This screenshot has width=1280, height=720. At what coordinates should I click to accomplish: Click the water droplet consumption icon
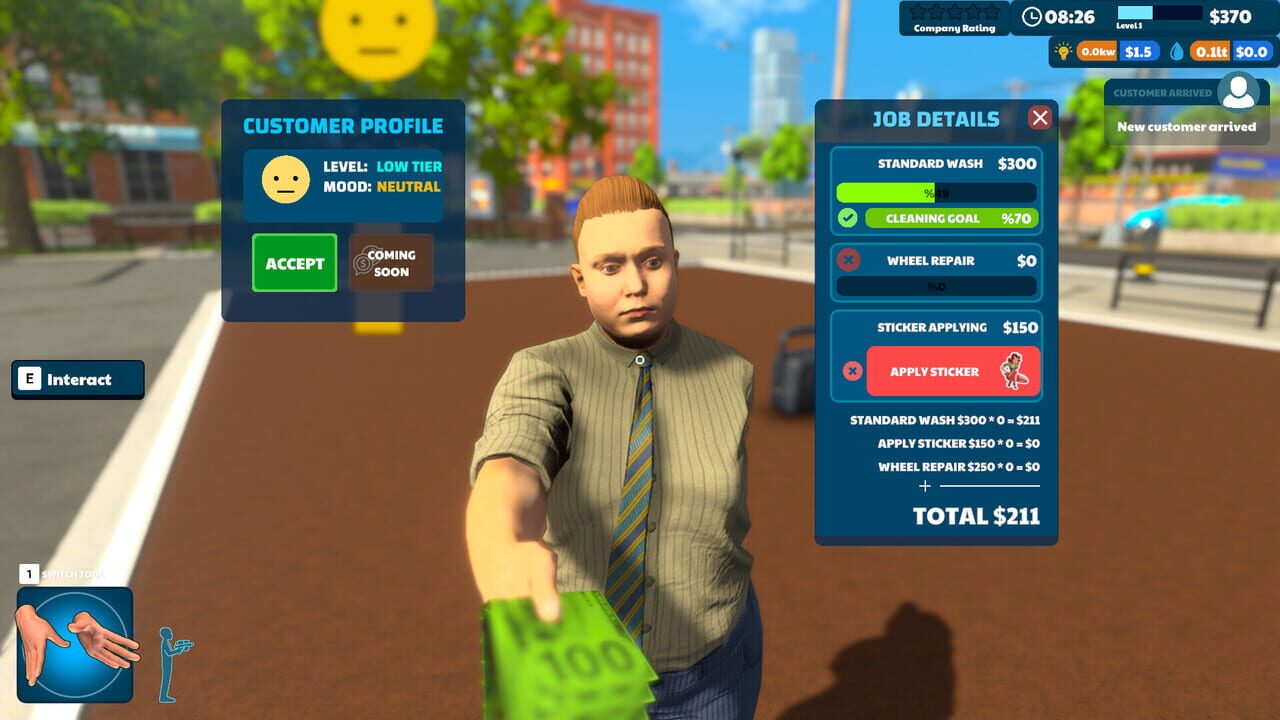(1176, 49)
